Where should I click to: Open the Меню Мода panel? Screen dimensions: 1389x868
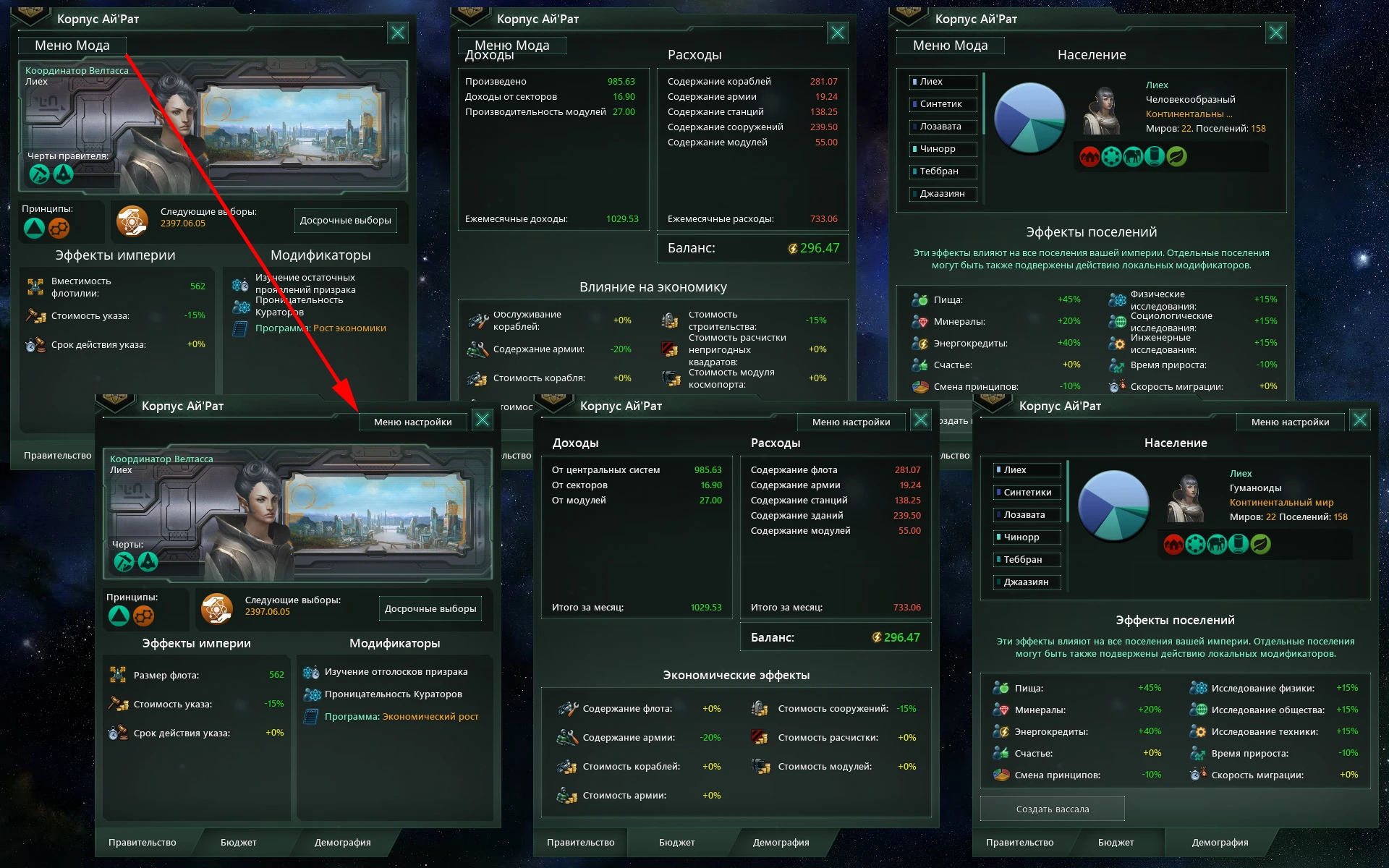pos(72,45)
